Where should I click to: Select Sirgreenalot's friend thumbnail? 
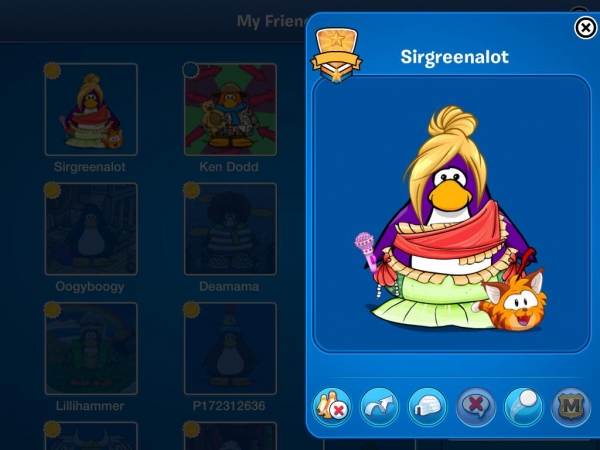click(91, 110)
